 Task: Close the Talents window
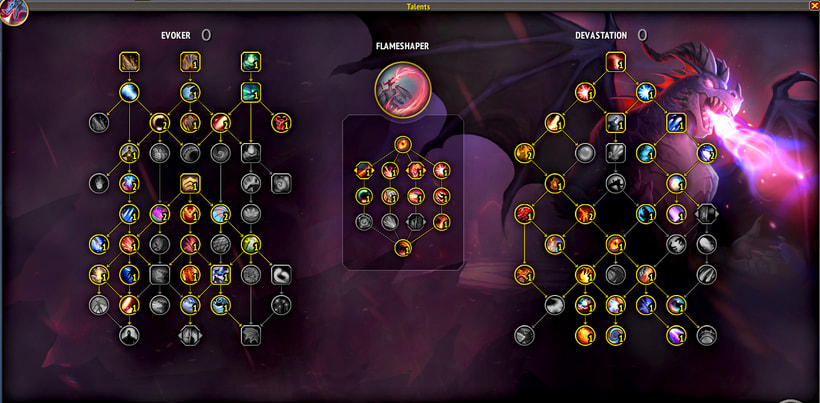[813, 6]
